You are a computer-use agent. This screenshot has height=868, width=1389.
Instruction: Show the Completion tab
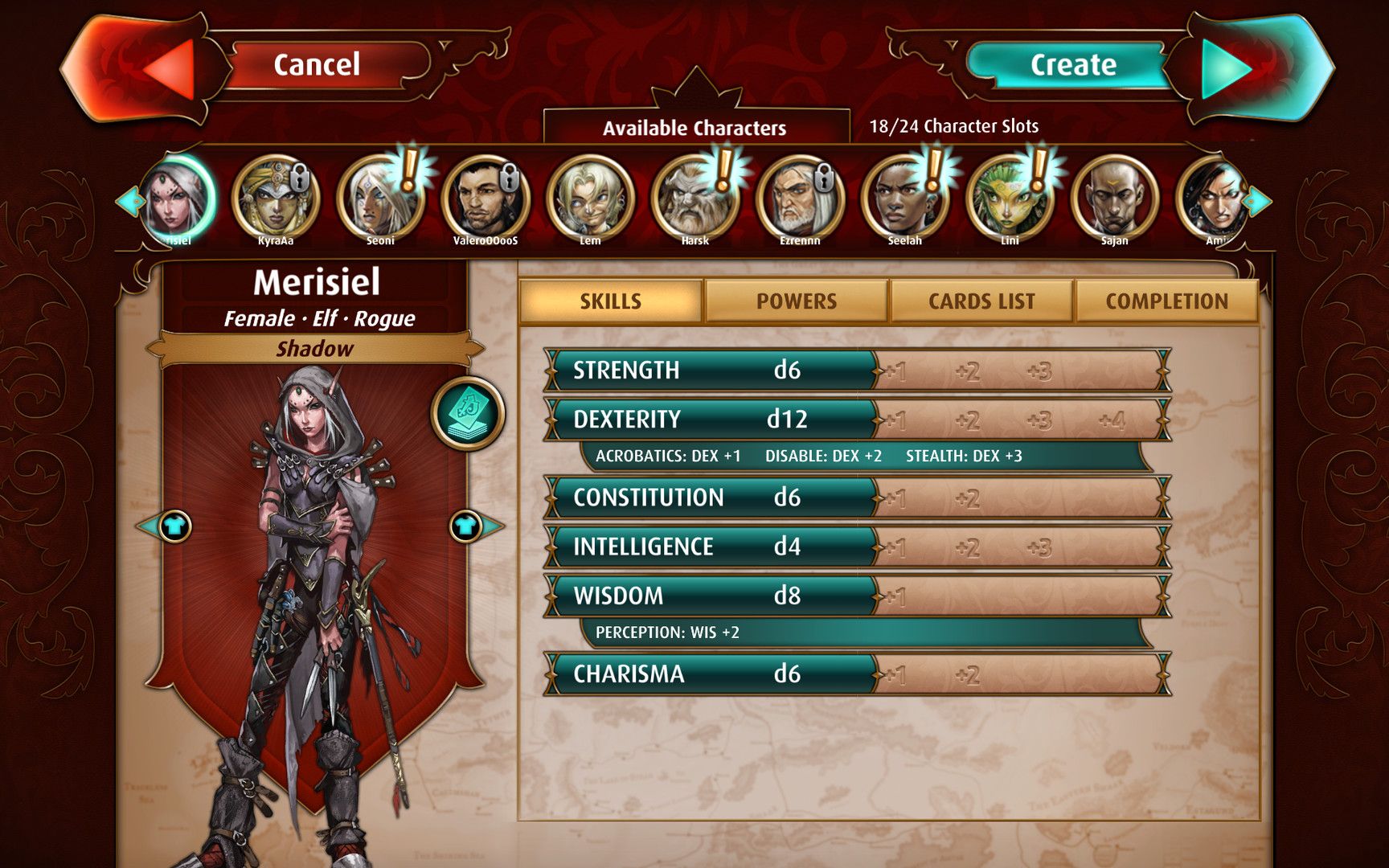pos(1166,301)
